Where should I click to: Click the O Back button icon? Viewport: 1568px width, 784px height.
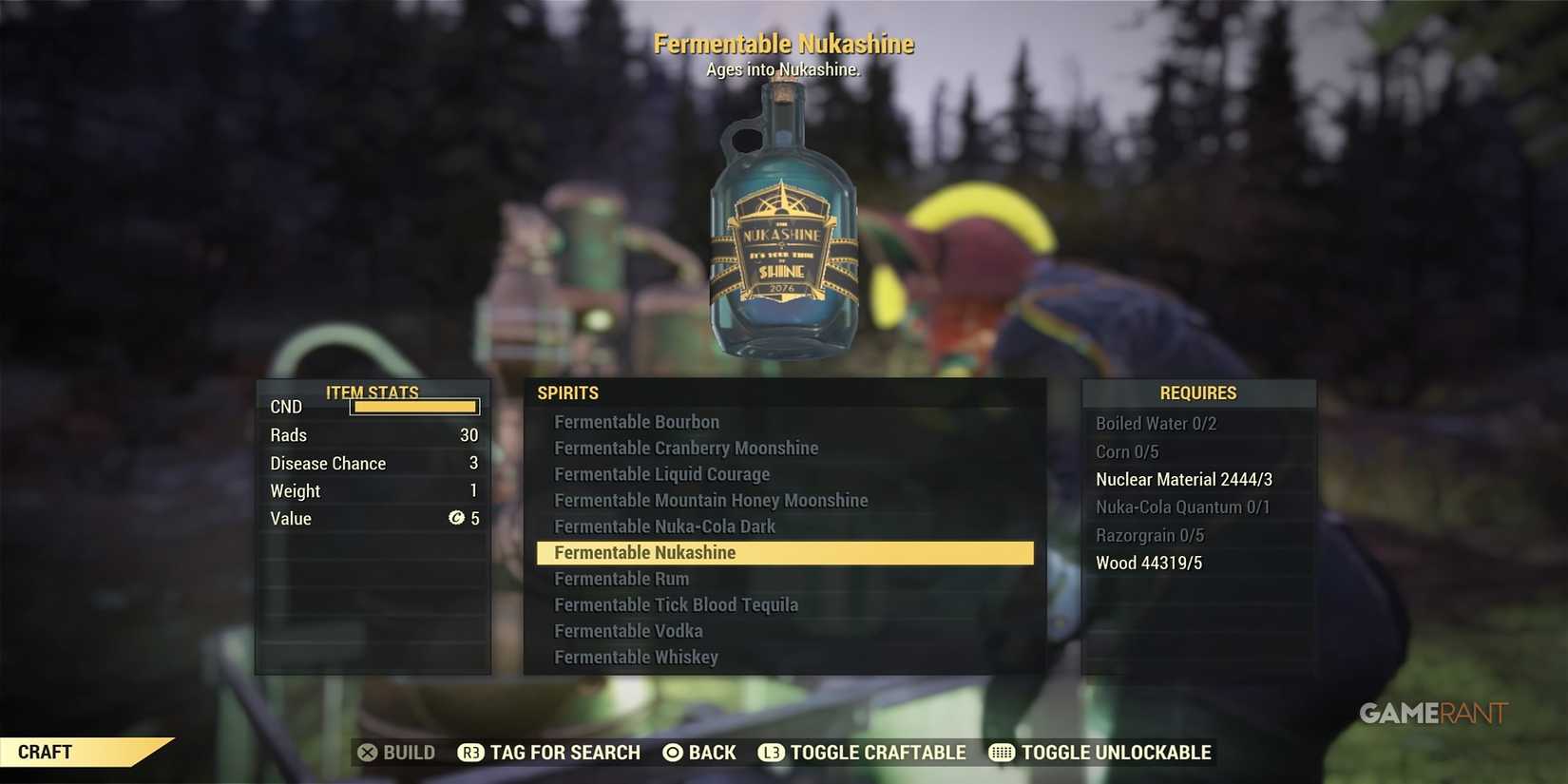[672, 752]
